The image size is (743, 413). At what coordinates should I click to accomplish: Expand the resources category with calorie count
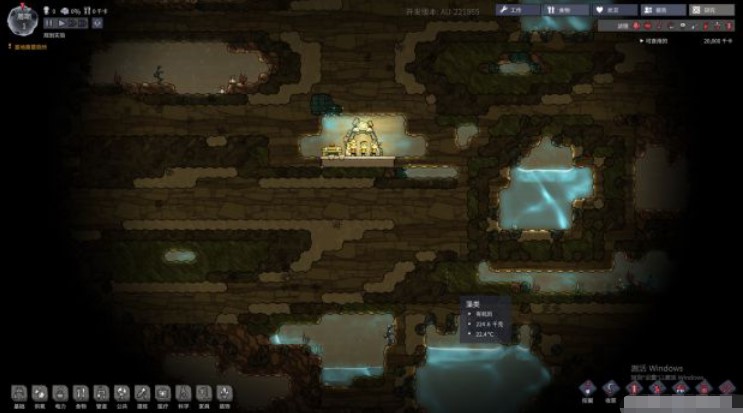coord(688,41)
